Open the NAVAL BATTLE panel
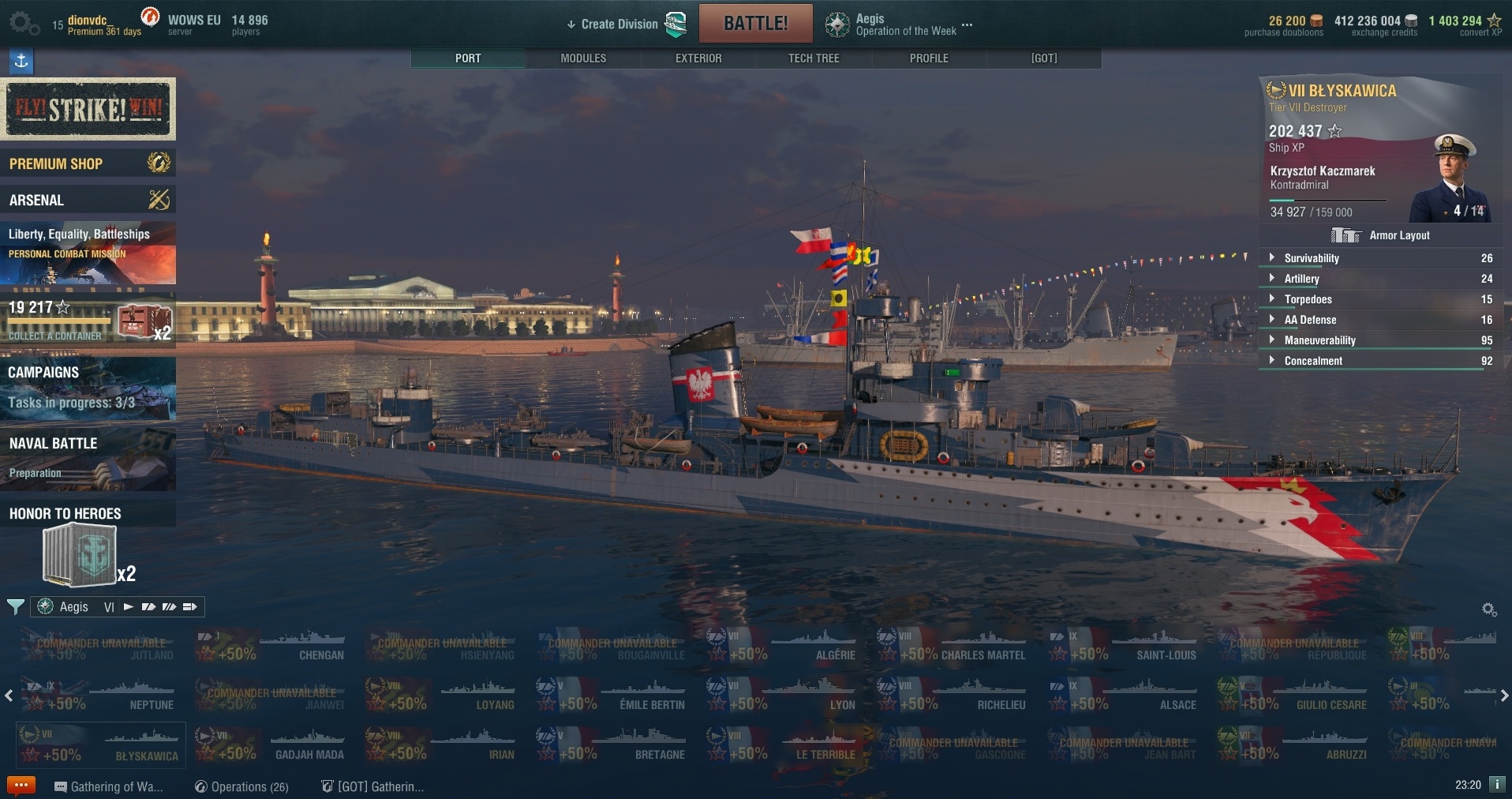 coord(88,458)
